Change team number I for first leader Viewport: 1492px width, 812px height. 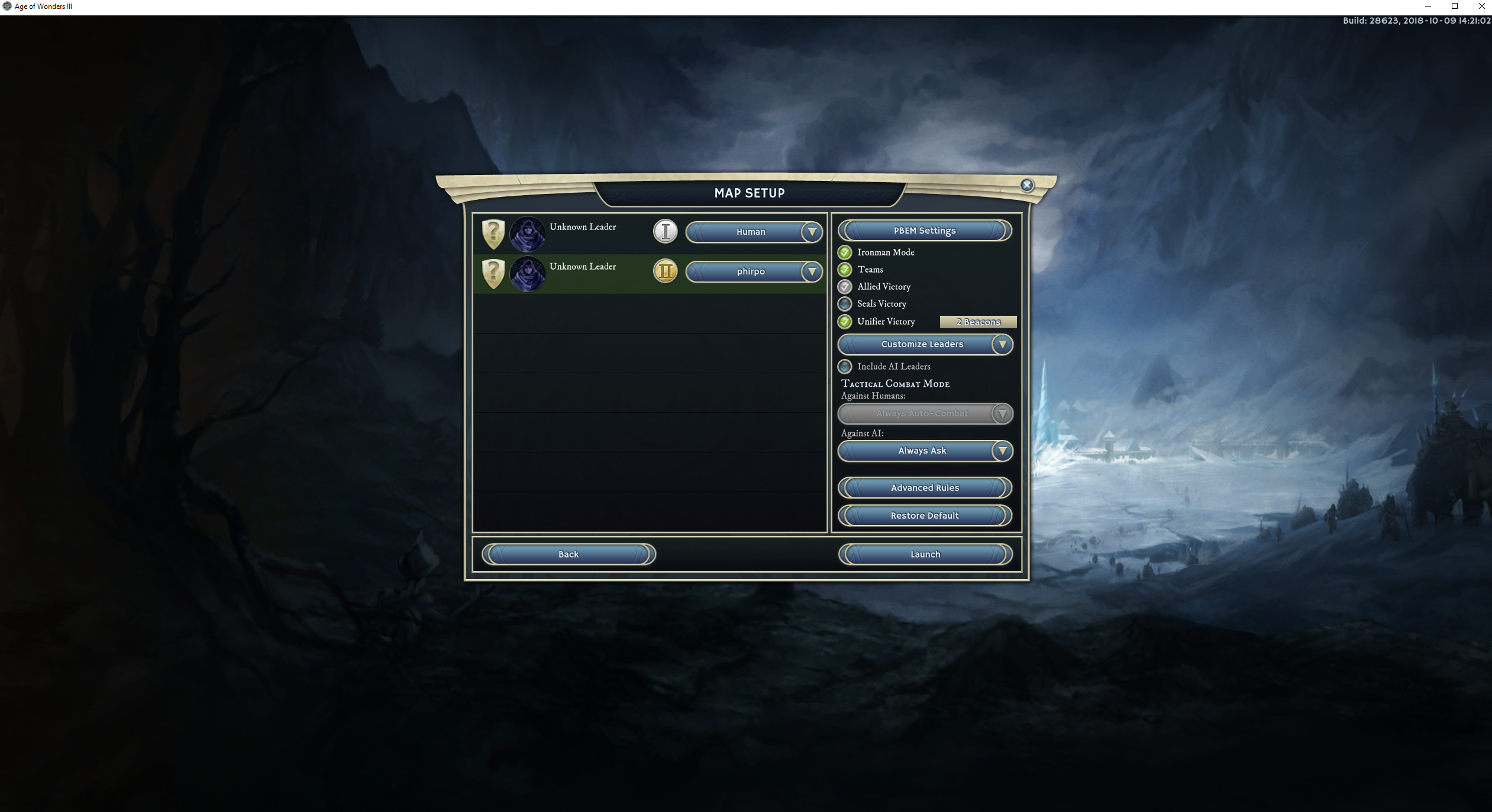(x=665, y=232)
